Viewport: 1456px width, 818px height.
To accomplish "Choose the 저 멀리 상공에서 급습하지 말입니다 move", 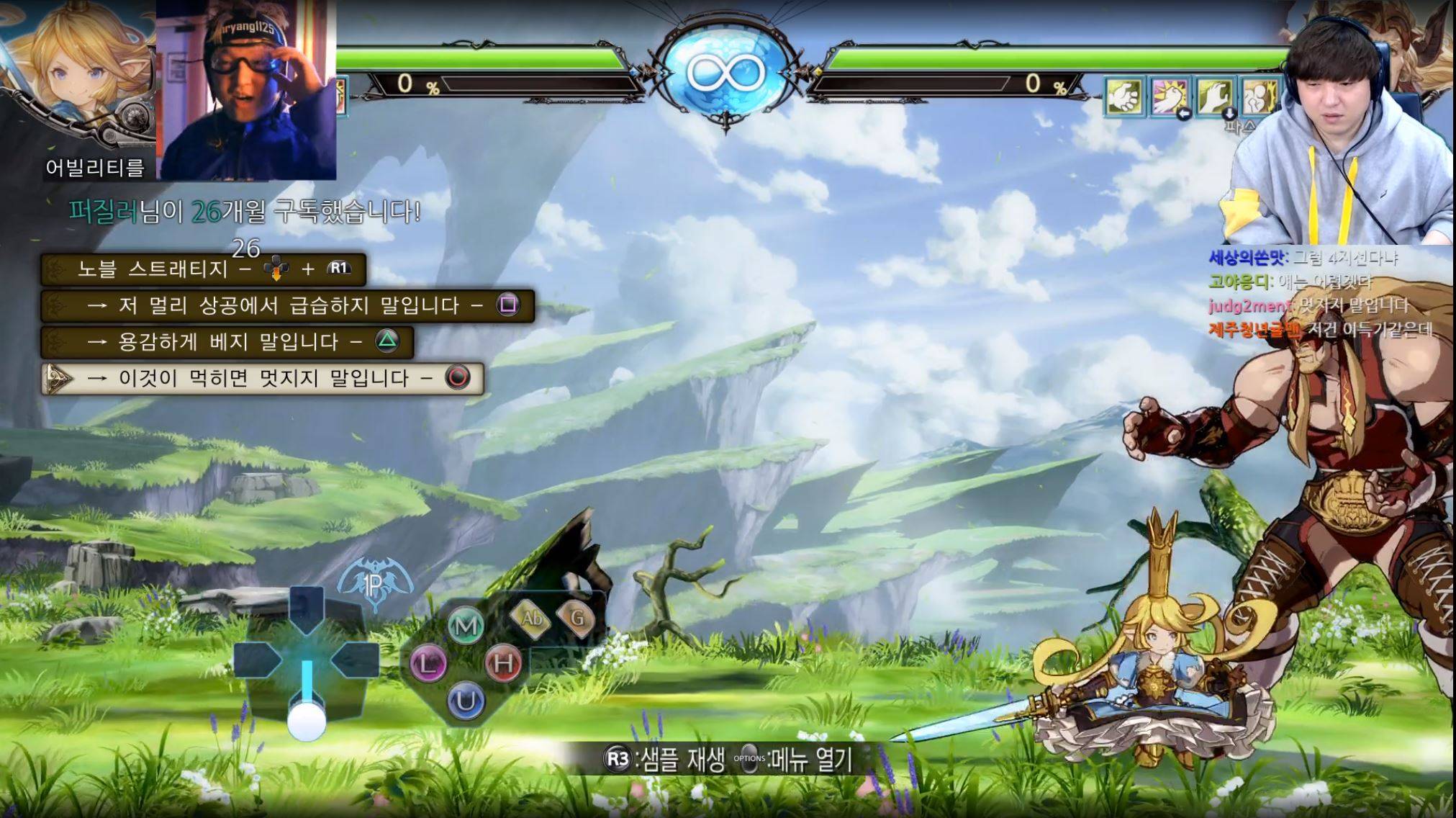I will tap(288, 306).
